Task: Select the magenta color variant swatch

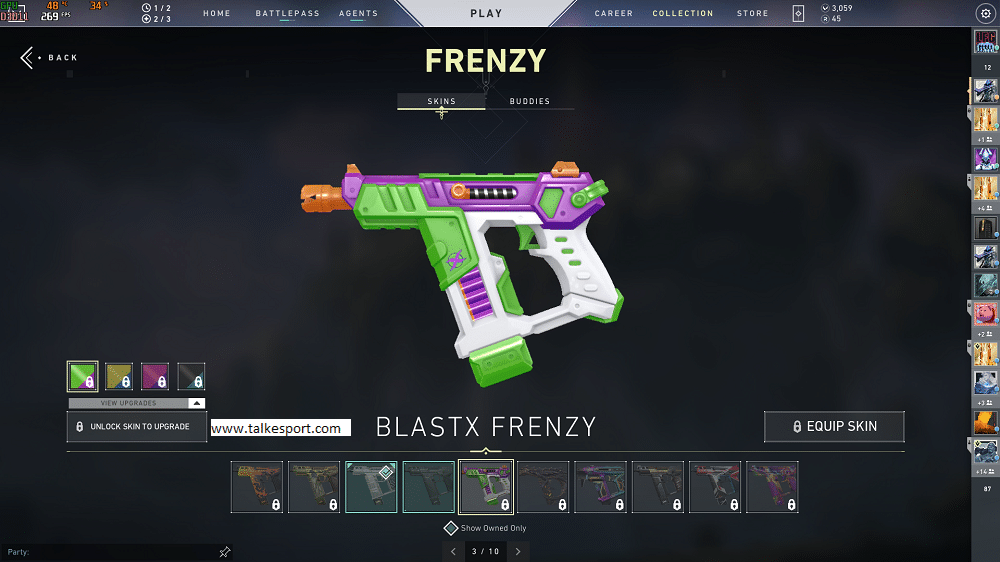Action: [155, 376]
